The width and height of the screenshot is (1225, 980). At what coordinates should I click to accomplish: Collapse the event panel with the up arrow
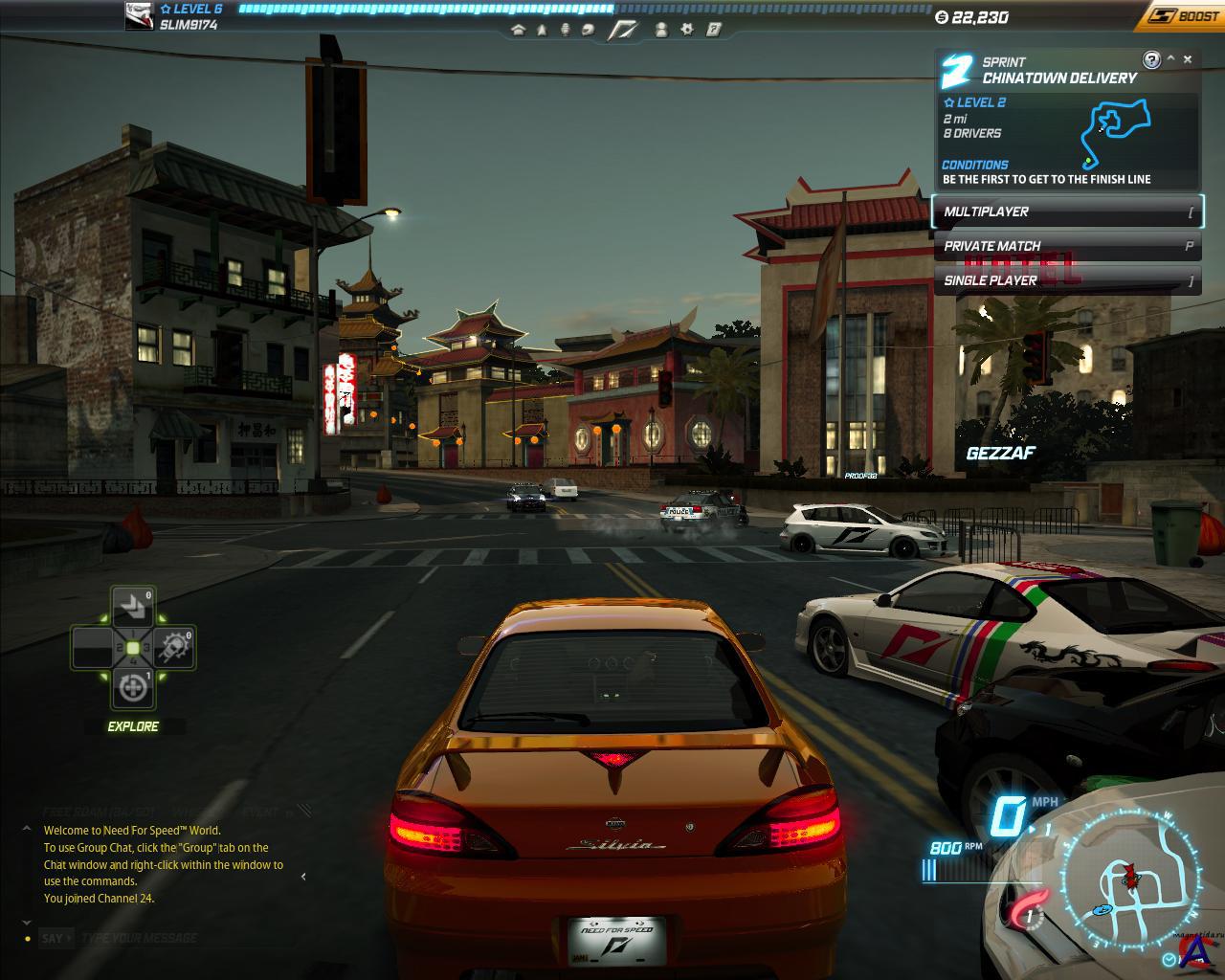[1170, 59]
